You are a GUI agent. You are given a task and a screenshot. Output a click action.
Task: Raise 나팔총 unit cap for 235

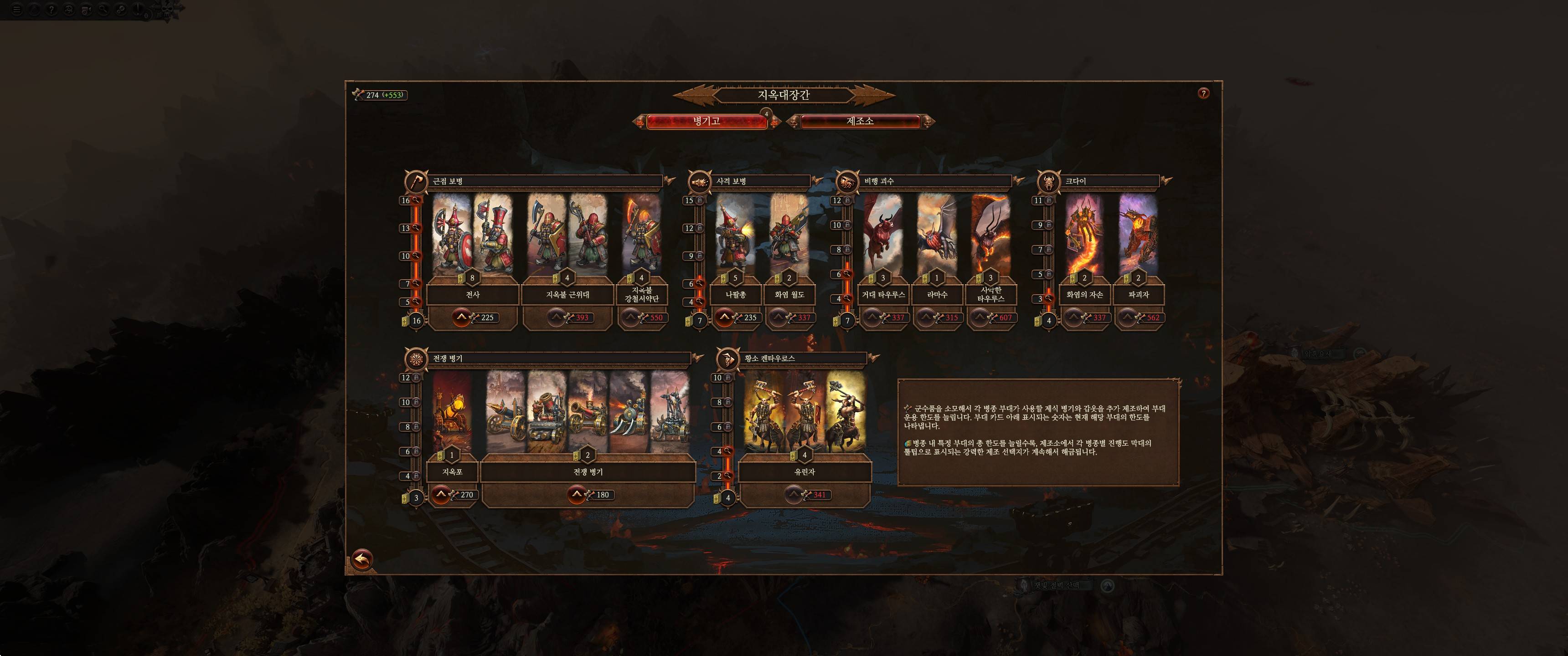[724, 317]
